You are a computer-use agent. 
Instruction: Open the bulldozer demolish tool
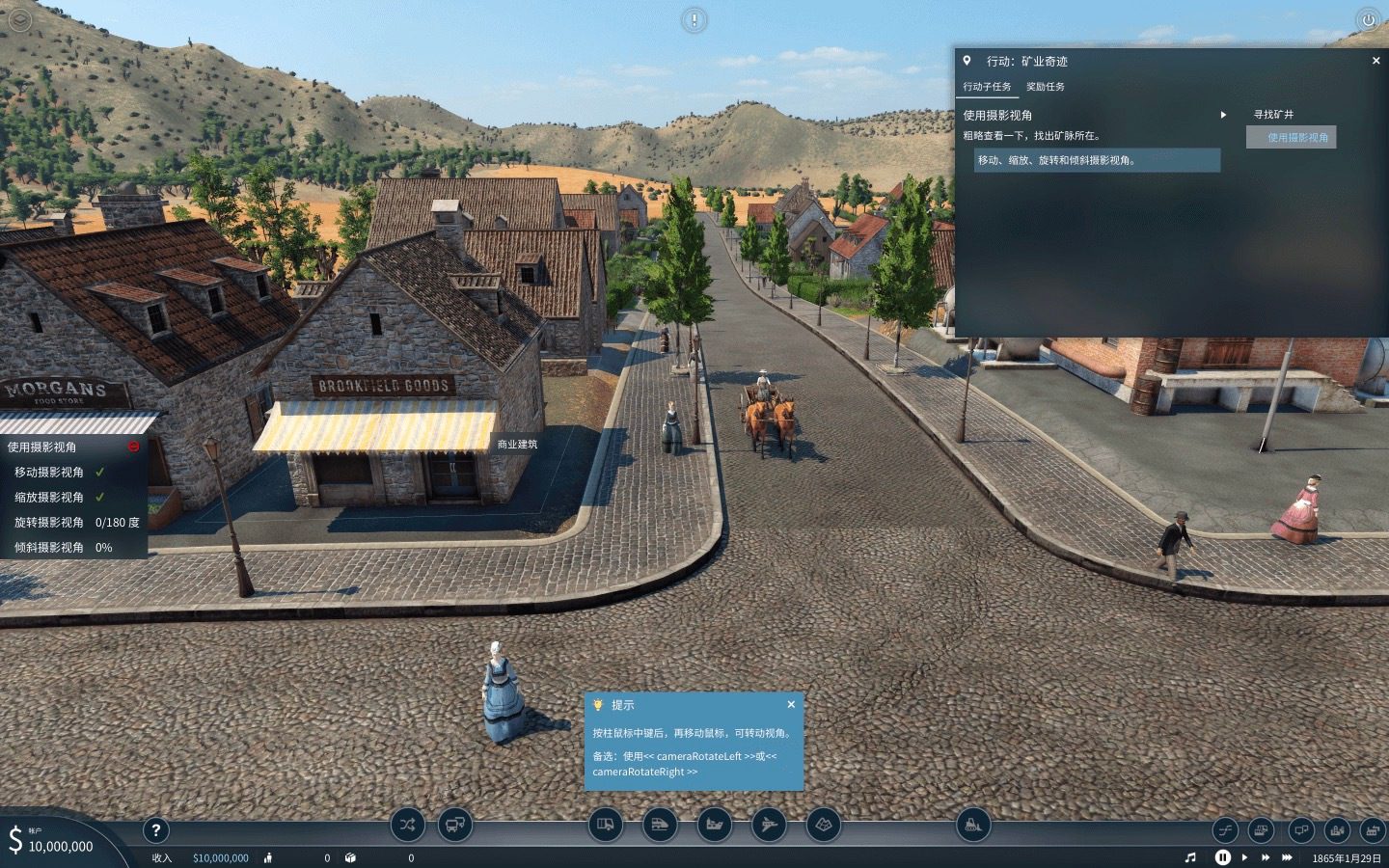[972, 825]
